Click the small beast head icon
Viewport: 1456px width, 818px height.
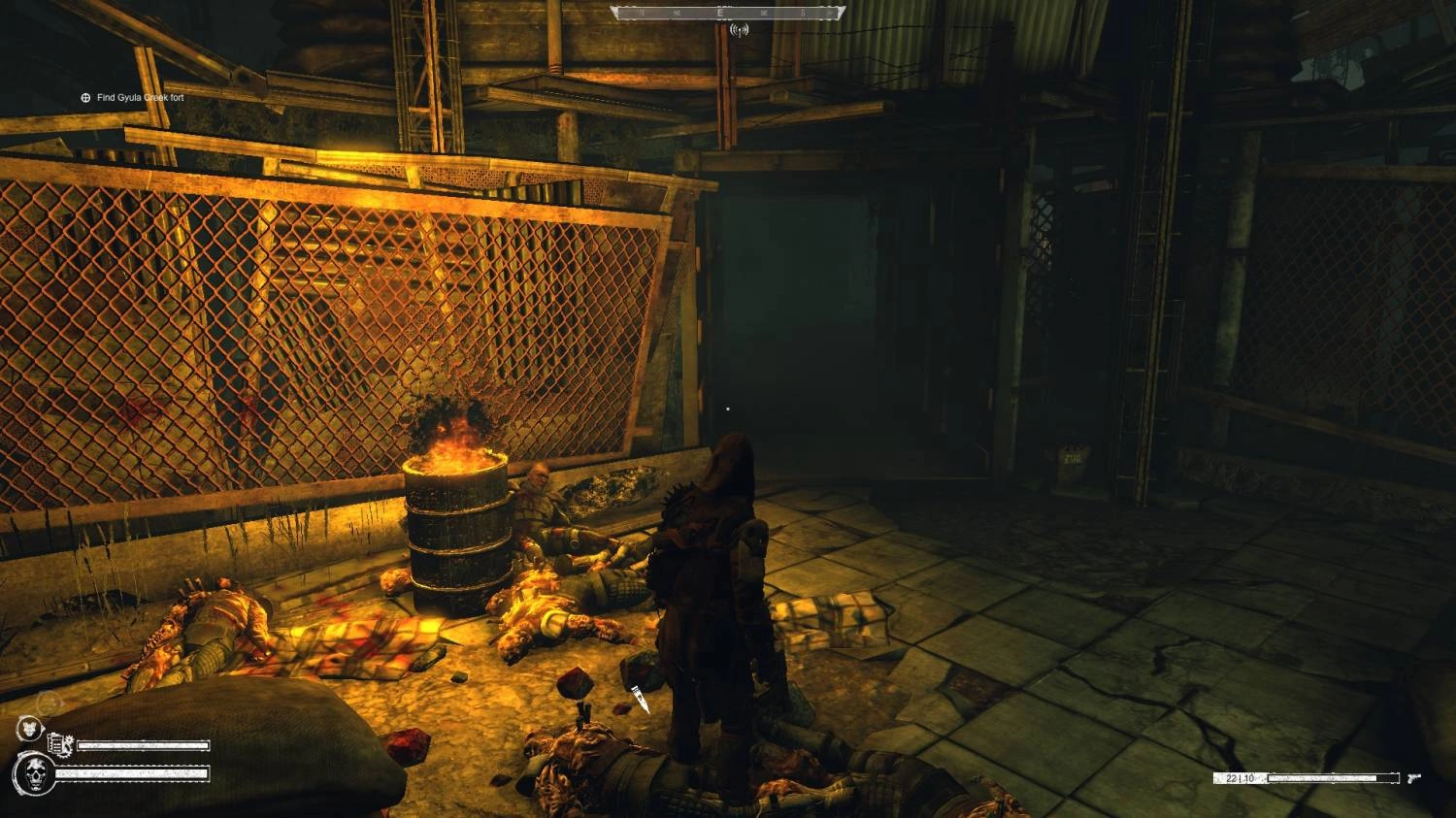(28, 729)
